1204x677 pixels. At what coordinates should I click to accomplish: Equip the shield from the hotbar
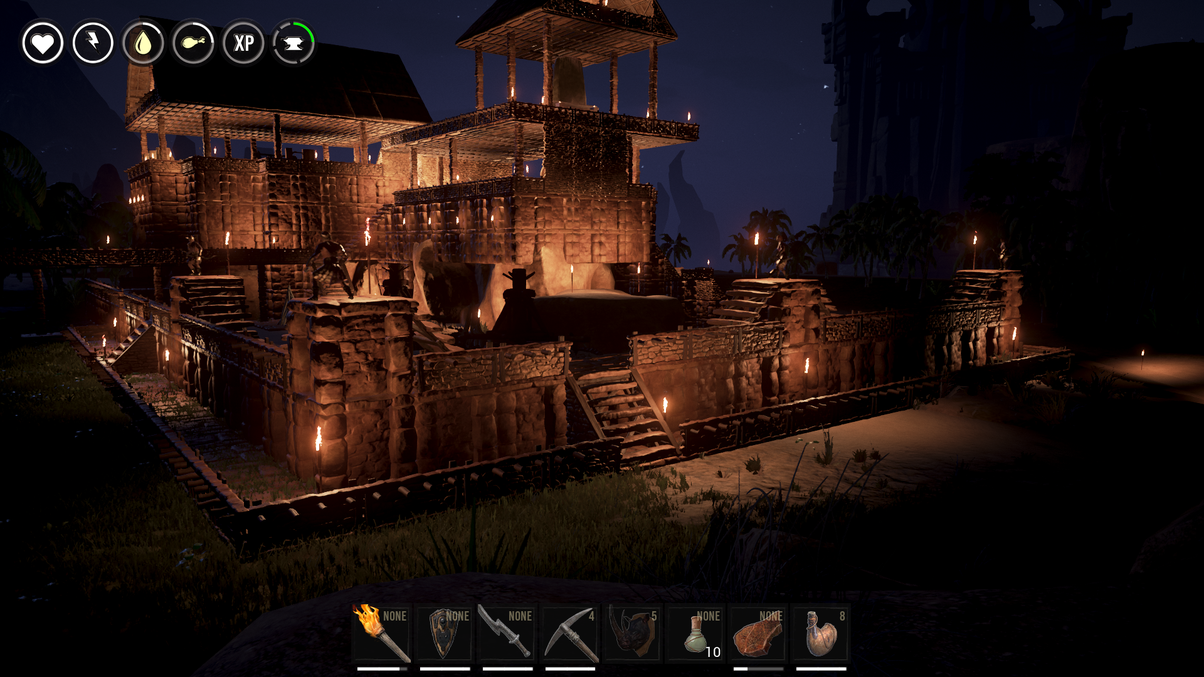(444, 634)
